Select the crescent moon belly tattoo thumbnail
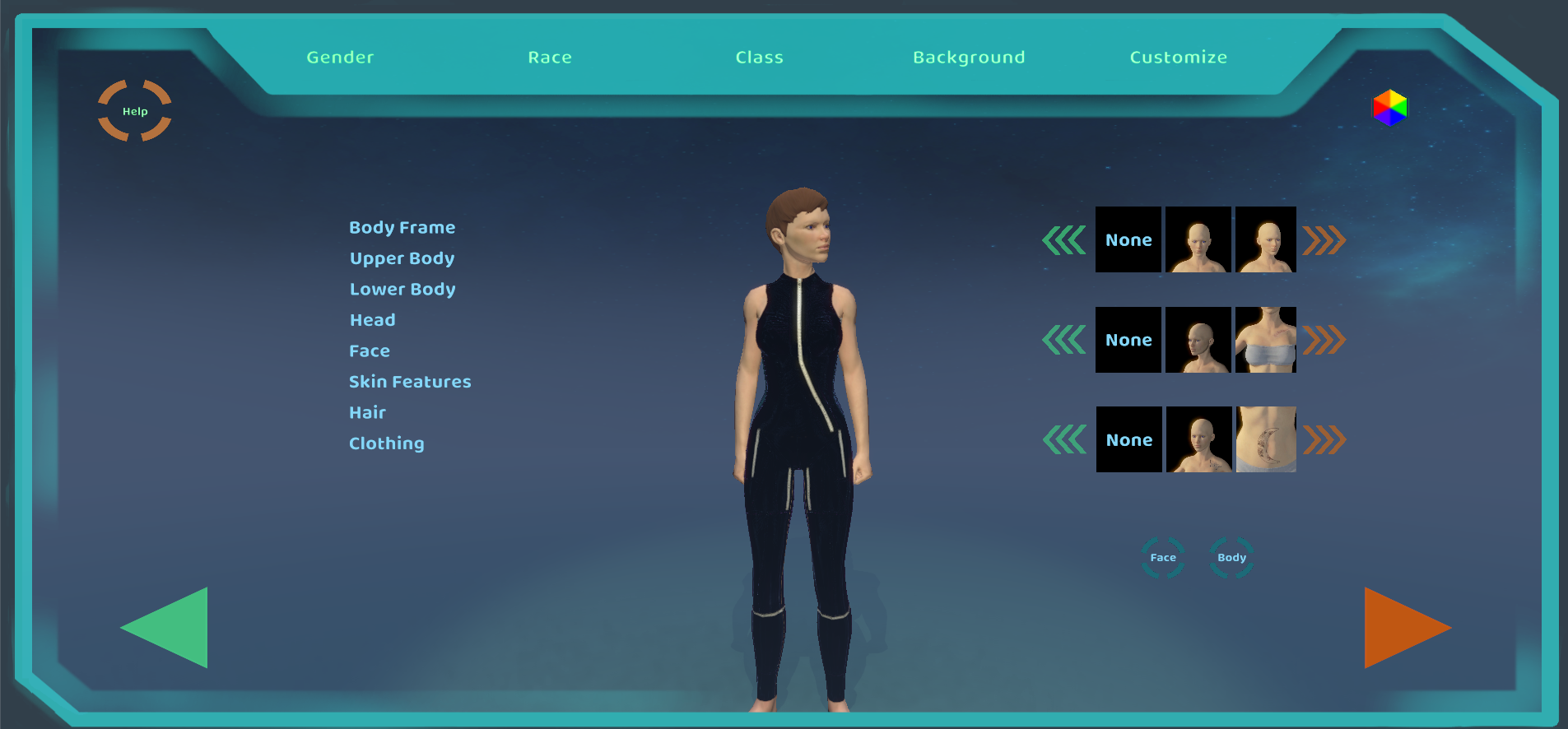This screenshot has height=729, width=1568. (x=1266, y=439)
